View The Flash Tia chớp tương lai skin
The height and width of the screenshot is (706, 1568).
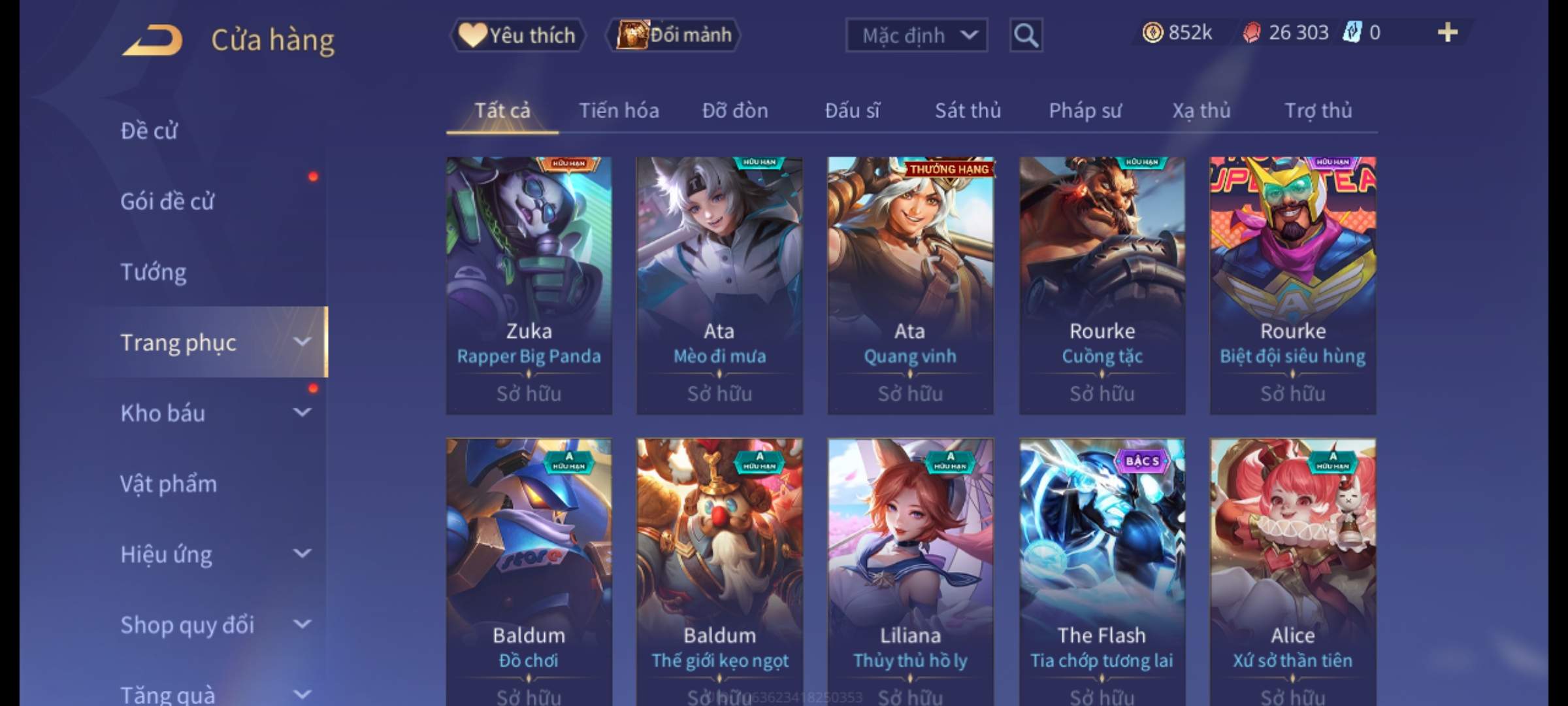(1102, 569)
